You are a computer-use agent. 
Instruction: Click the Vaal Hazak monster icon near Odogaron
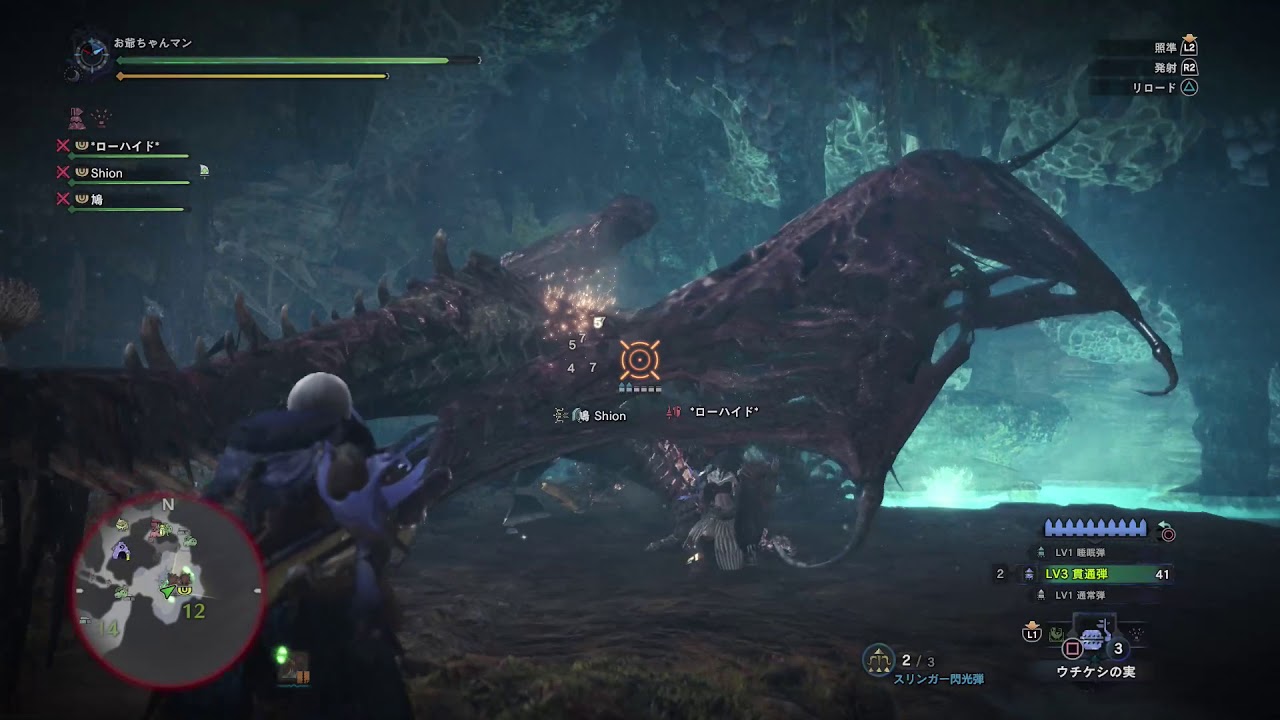pyautogui.click(x=101, y=117)
